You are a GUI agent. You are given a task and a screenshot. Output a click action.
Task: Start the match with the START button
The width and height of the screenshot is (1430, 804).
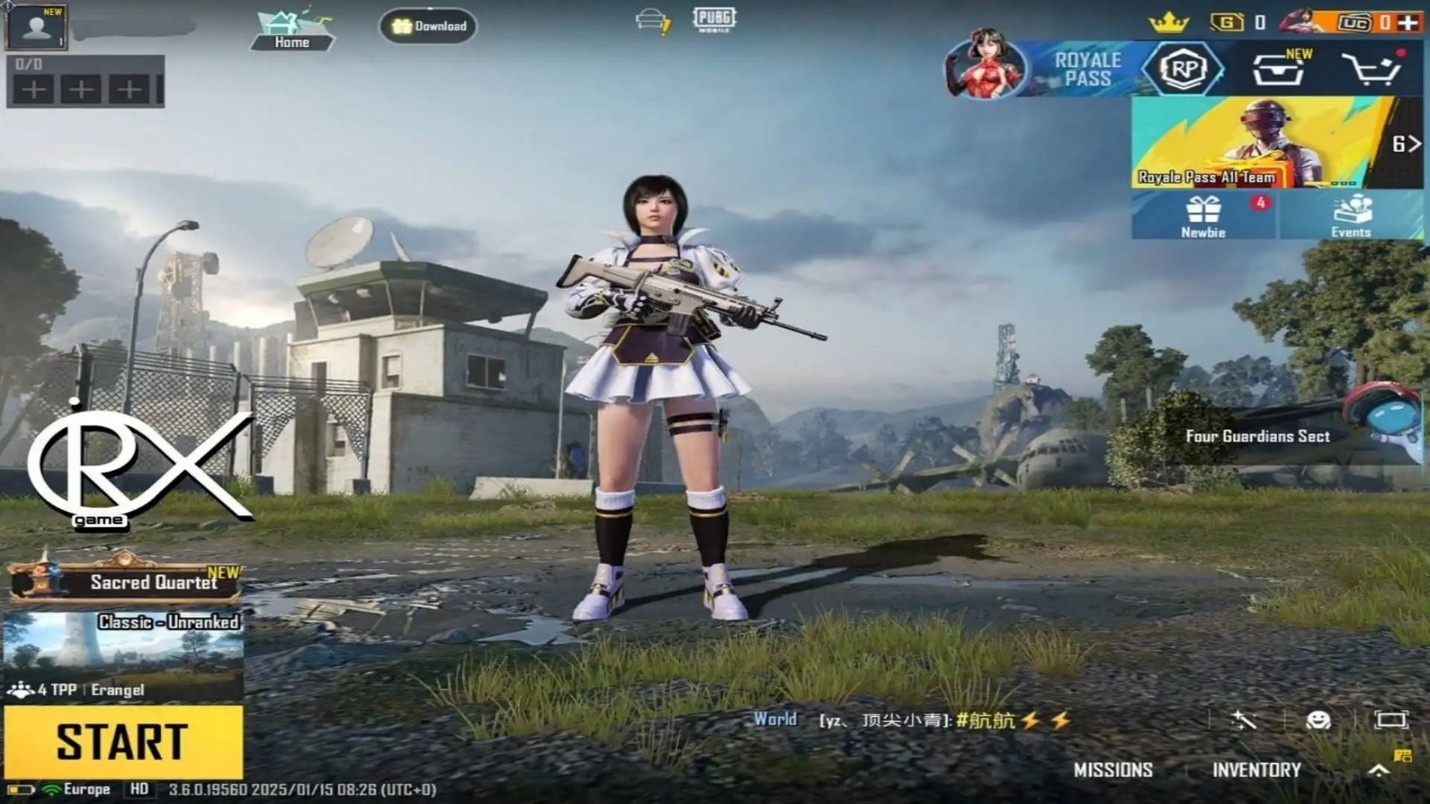tap(123, 741)
